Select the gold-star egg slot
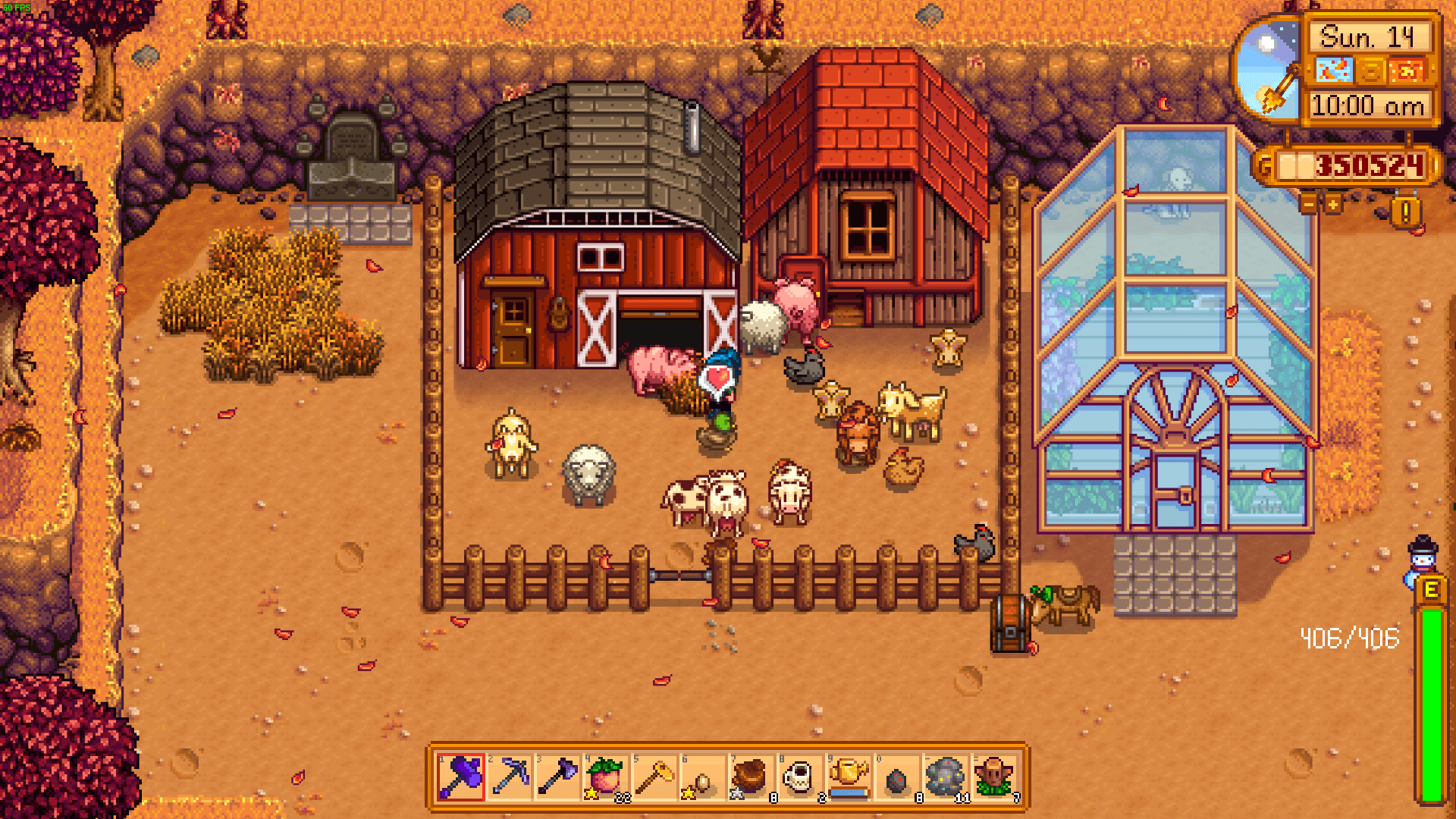 click(x=704, y=777)
